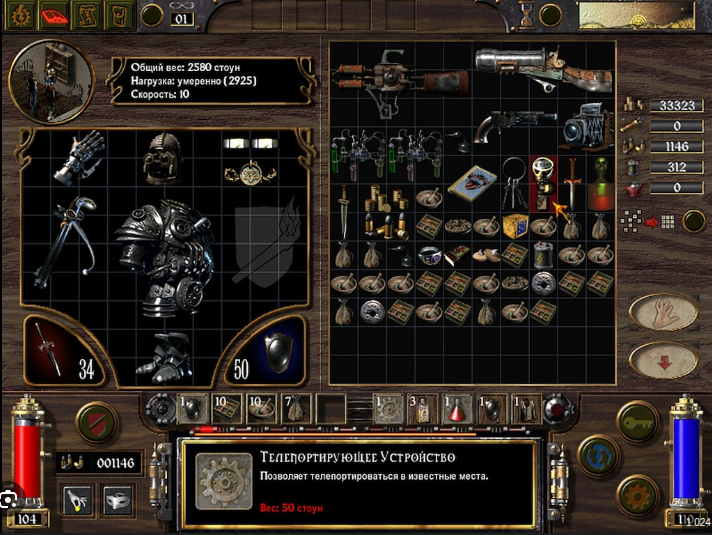712x535 pixels.
Task: Select the ring with blue gem
Action: tap(430, 254)
